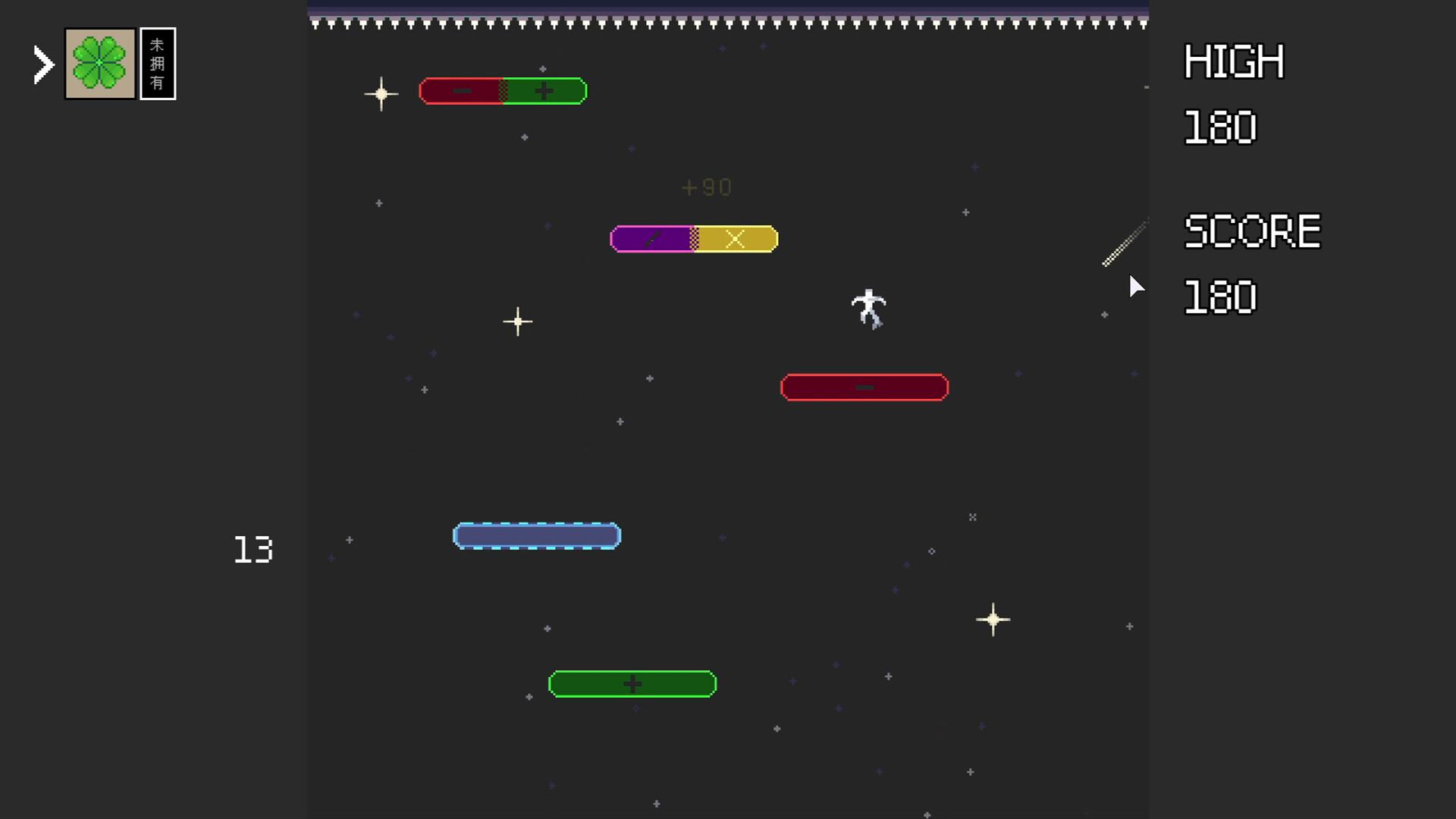Click the 未拥有 not-owned label

coord(158,64)
